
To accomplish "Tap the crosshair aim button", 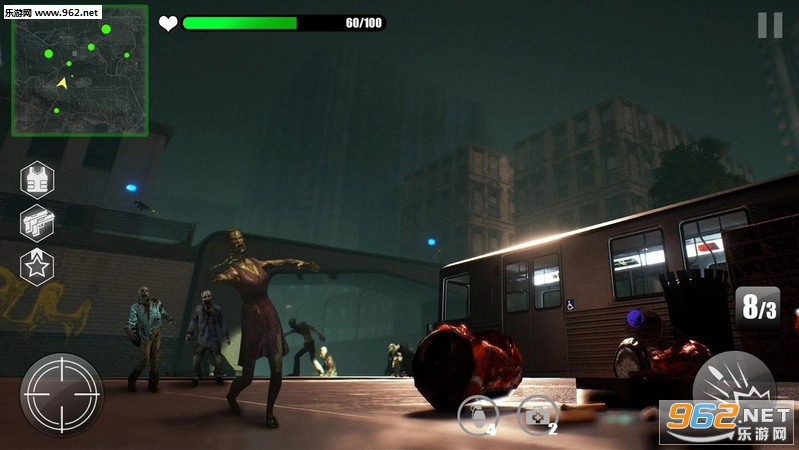I will (62, 393).
